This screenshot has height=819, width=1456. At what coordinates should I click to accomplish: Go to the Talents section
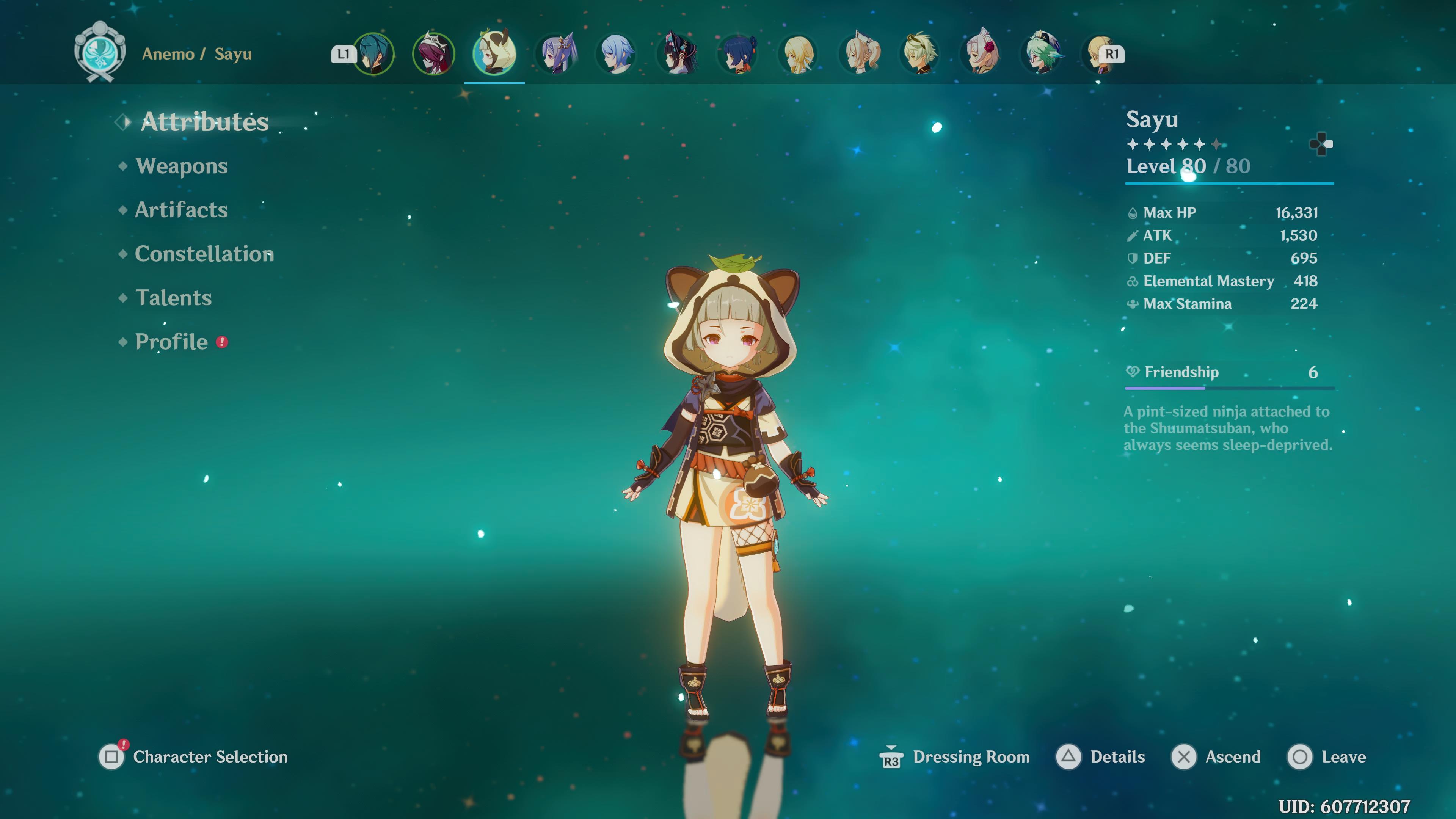click(174, 298)
